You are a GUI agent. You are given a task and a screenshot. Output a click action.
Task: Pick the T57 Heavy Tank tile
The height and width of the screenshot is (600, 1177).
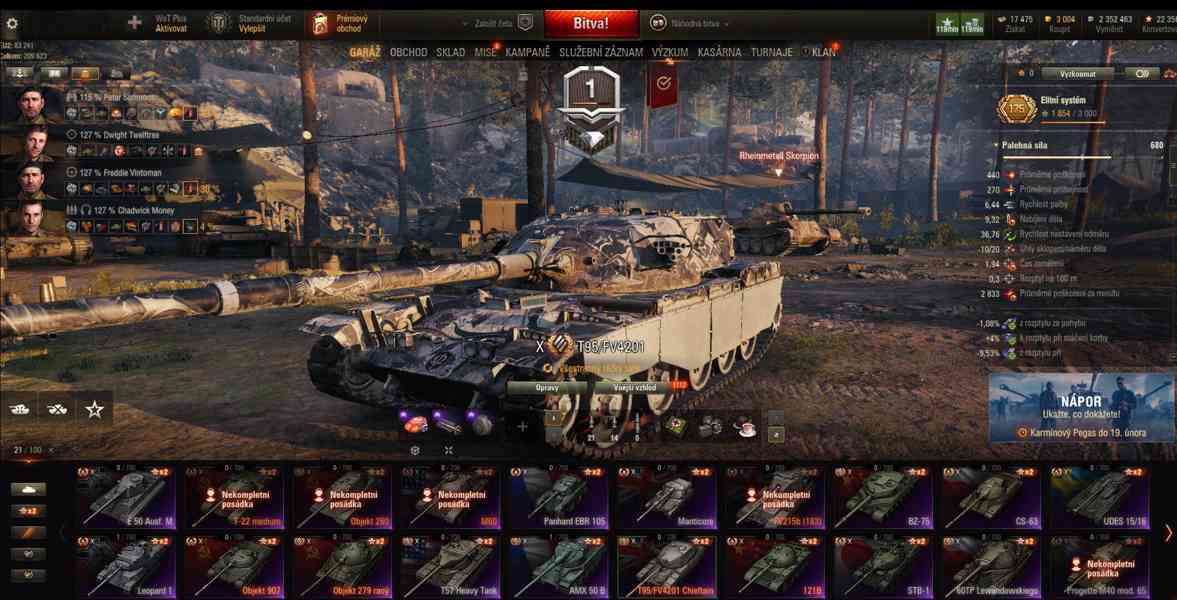[x=450, y=566]
